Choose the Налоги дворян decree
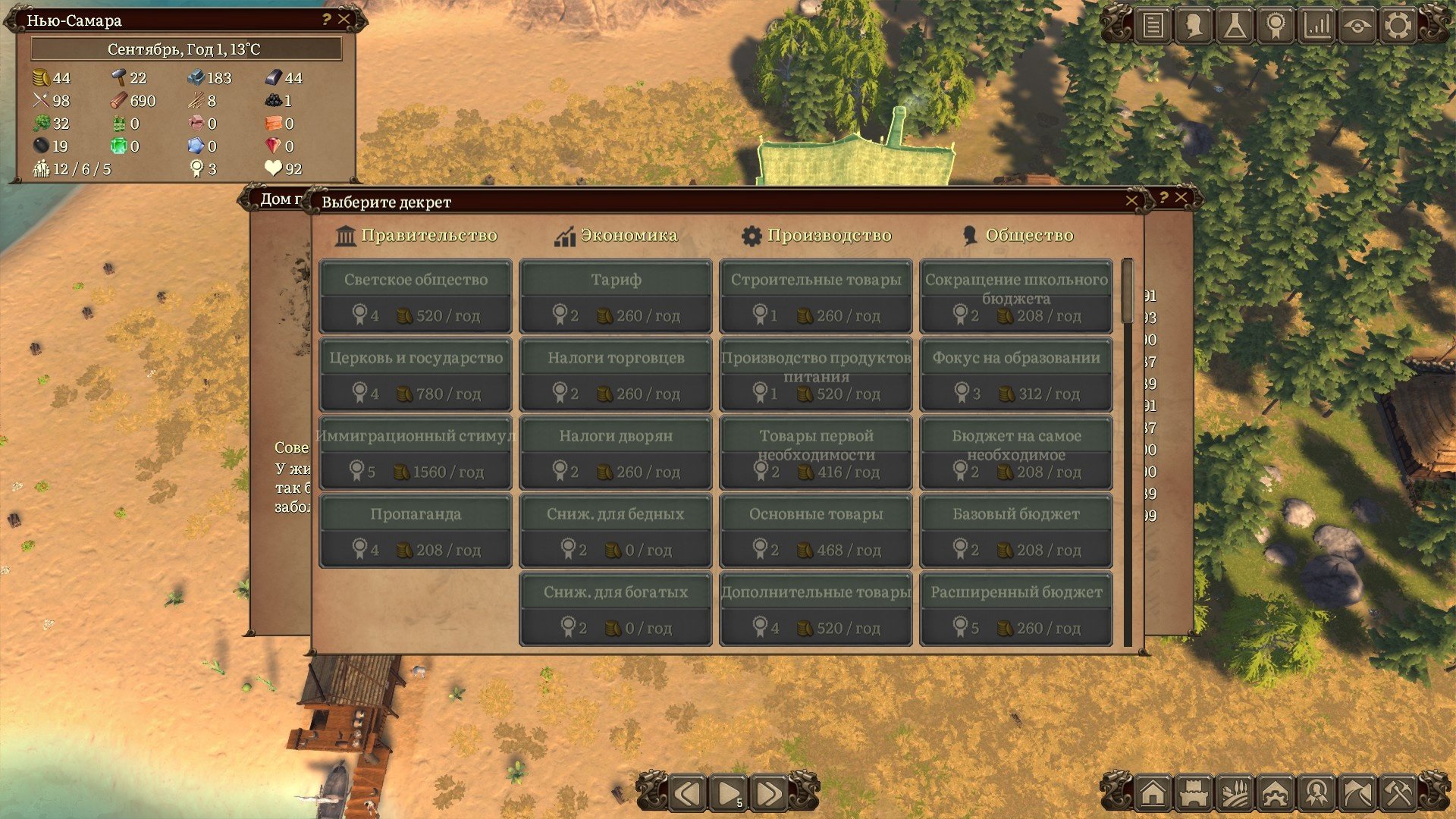1456x819 pixels. click(x=616, y=453)
